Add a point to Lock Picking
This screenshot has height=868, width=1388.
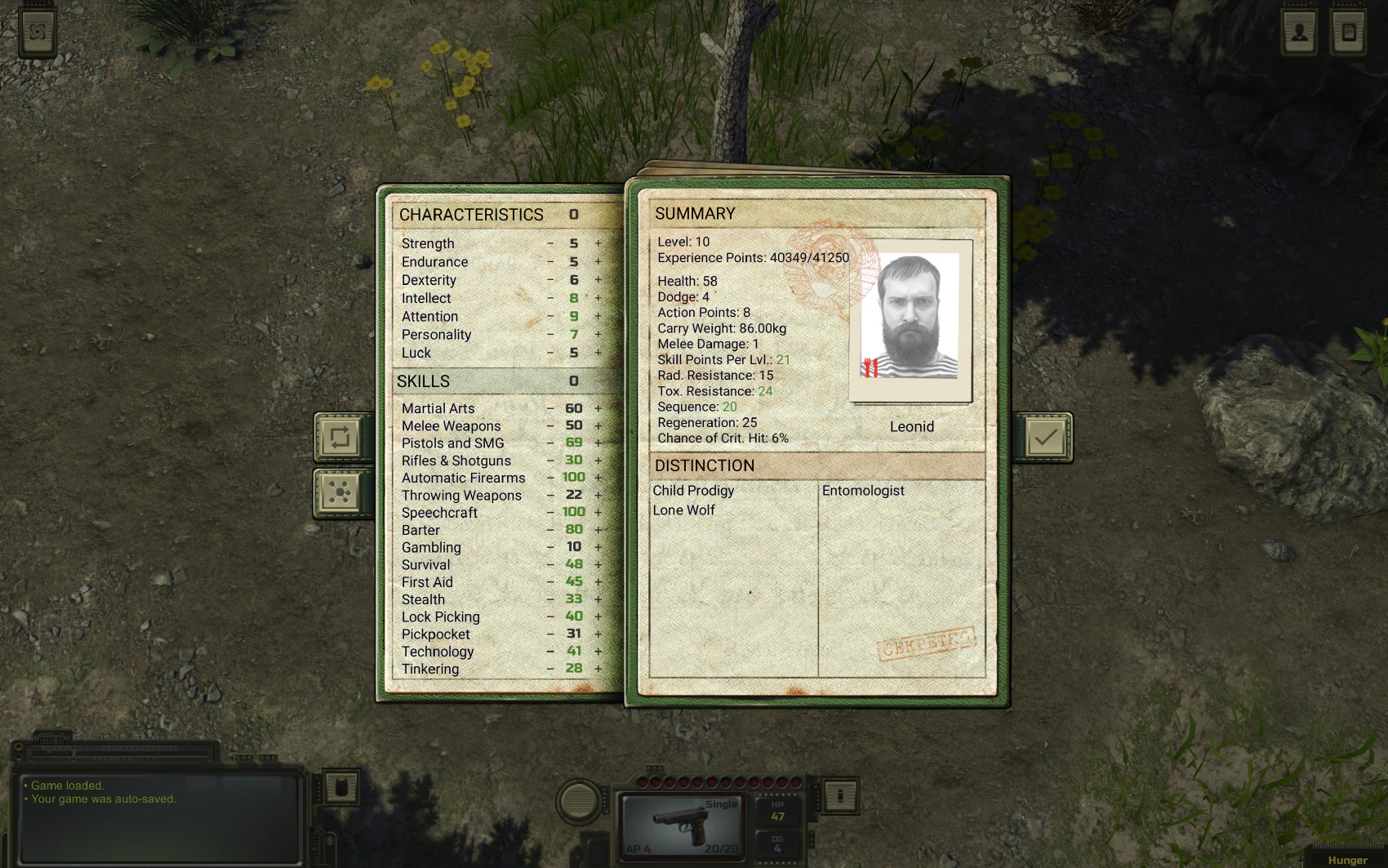[x=598, y=617]
